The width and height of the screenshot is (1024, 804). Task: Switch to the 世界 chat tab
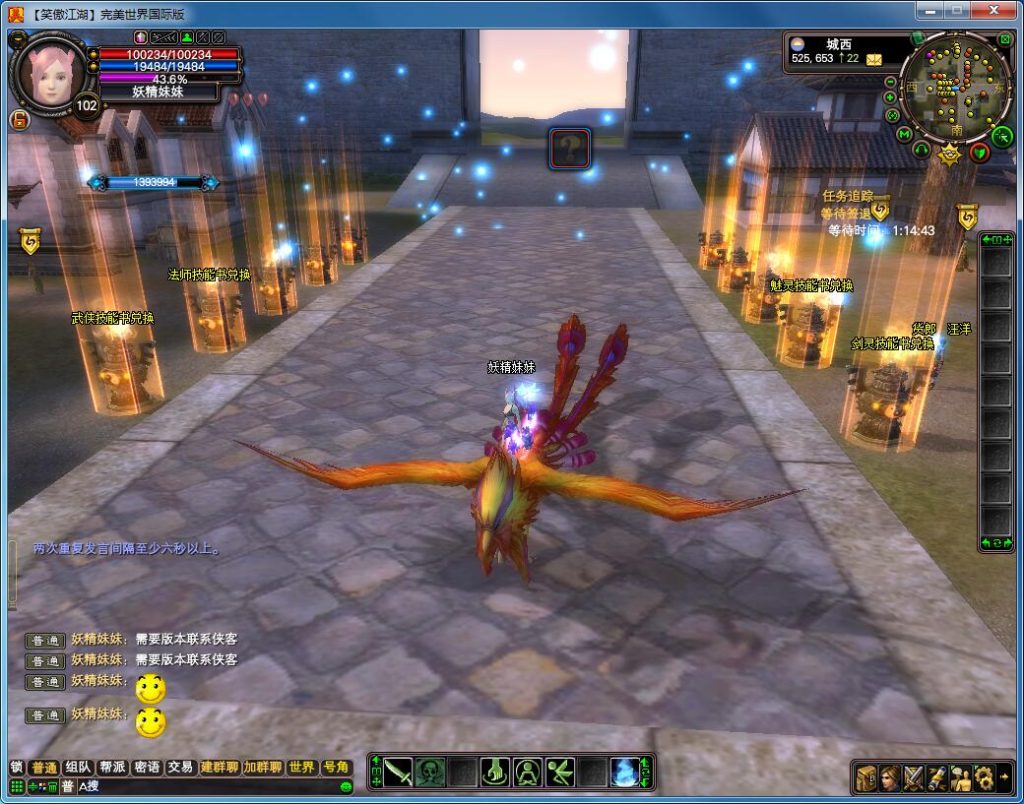[301, 767]
